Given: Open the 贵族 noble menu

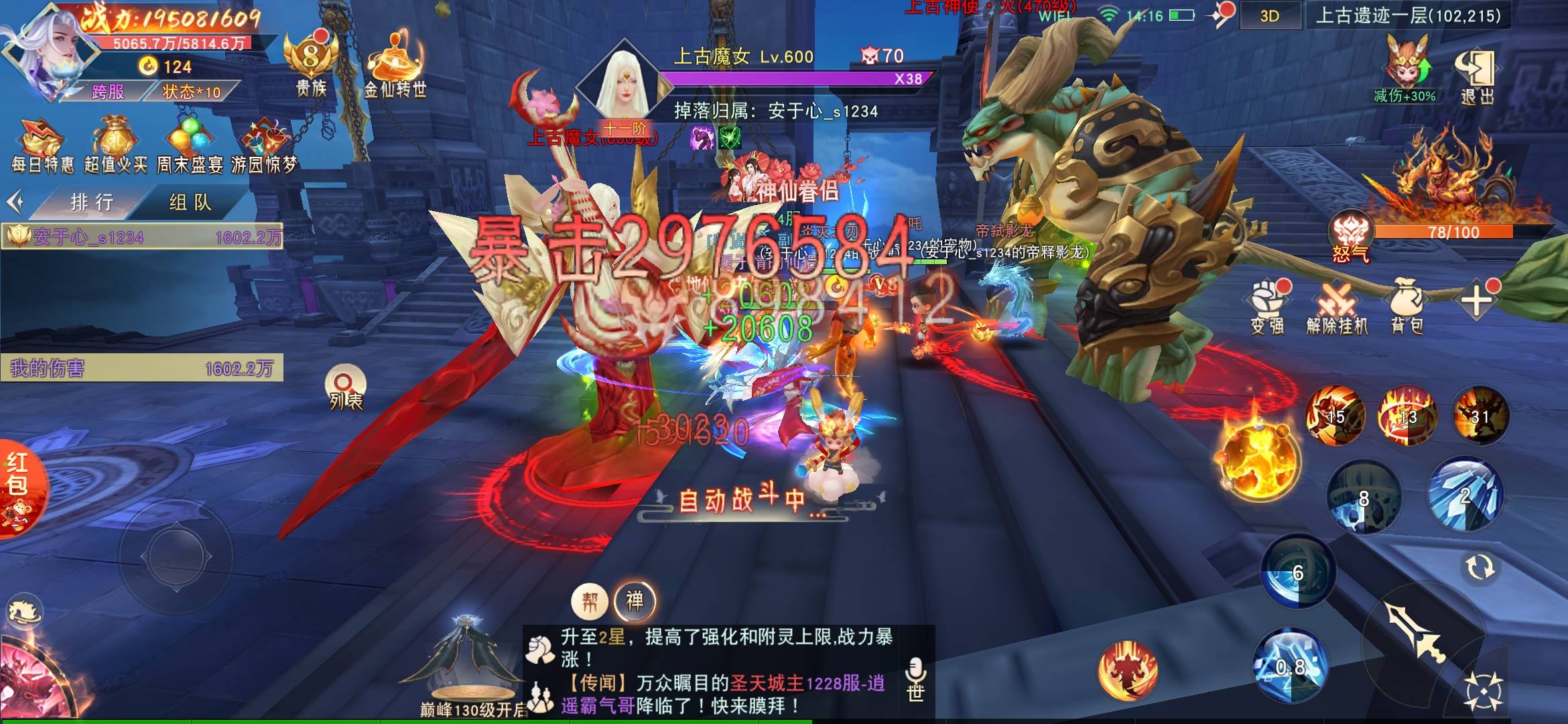Looking at the screenshot, I should coord(311,67).
